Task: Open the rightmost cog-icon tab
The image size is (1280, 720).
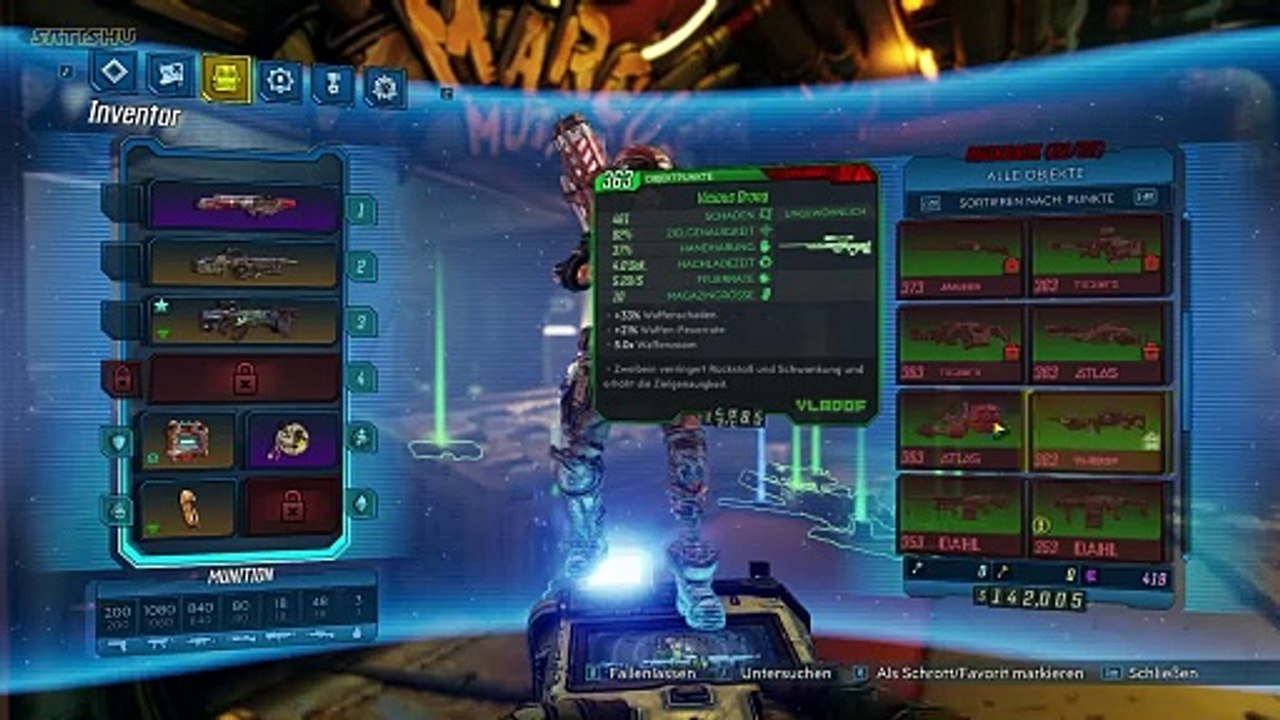Action: (384, 88)
